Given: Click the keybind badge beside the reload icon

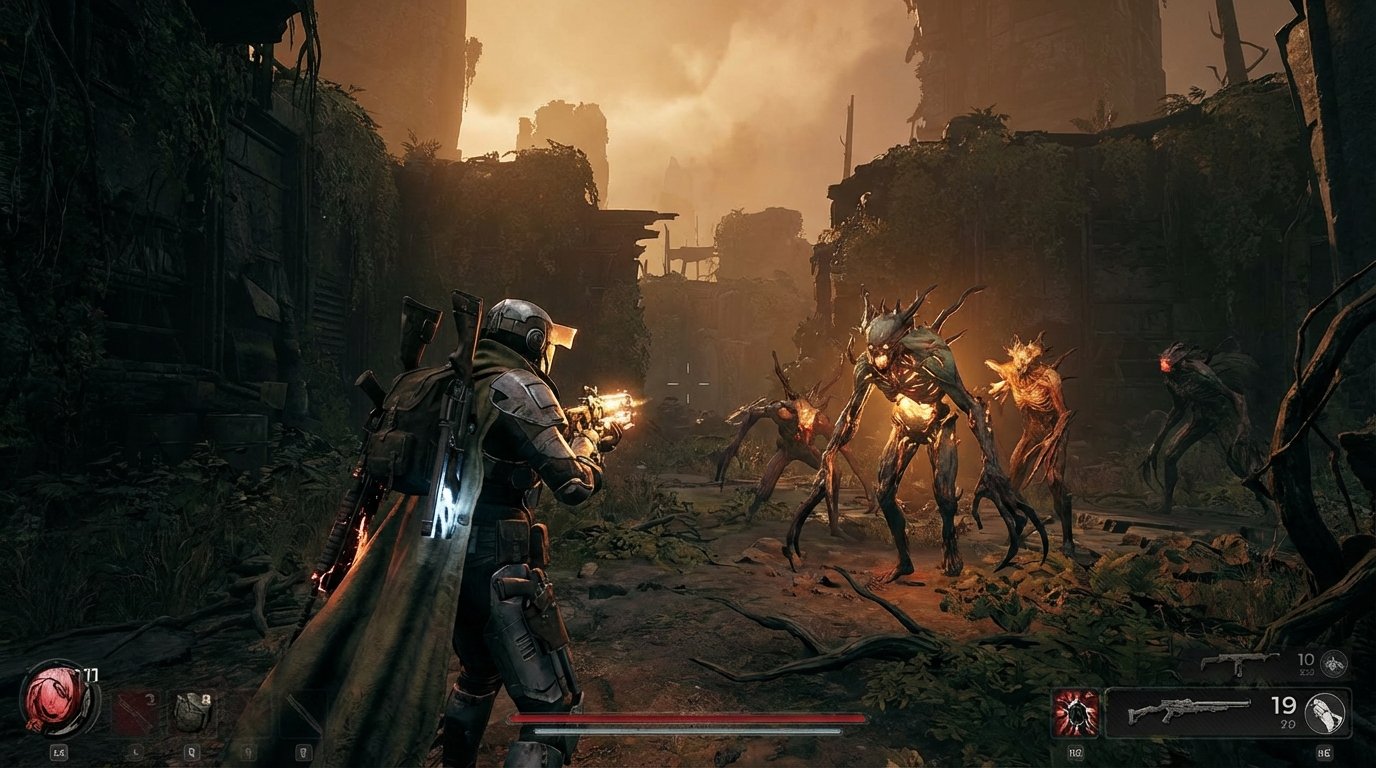Looking at the screenshot, I should 1324,752.
